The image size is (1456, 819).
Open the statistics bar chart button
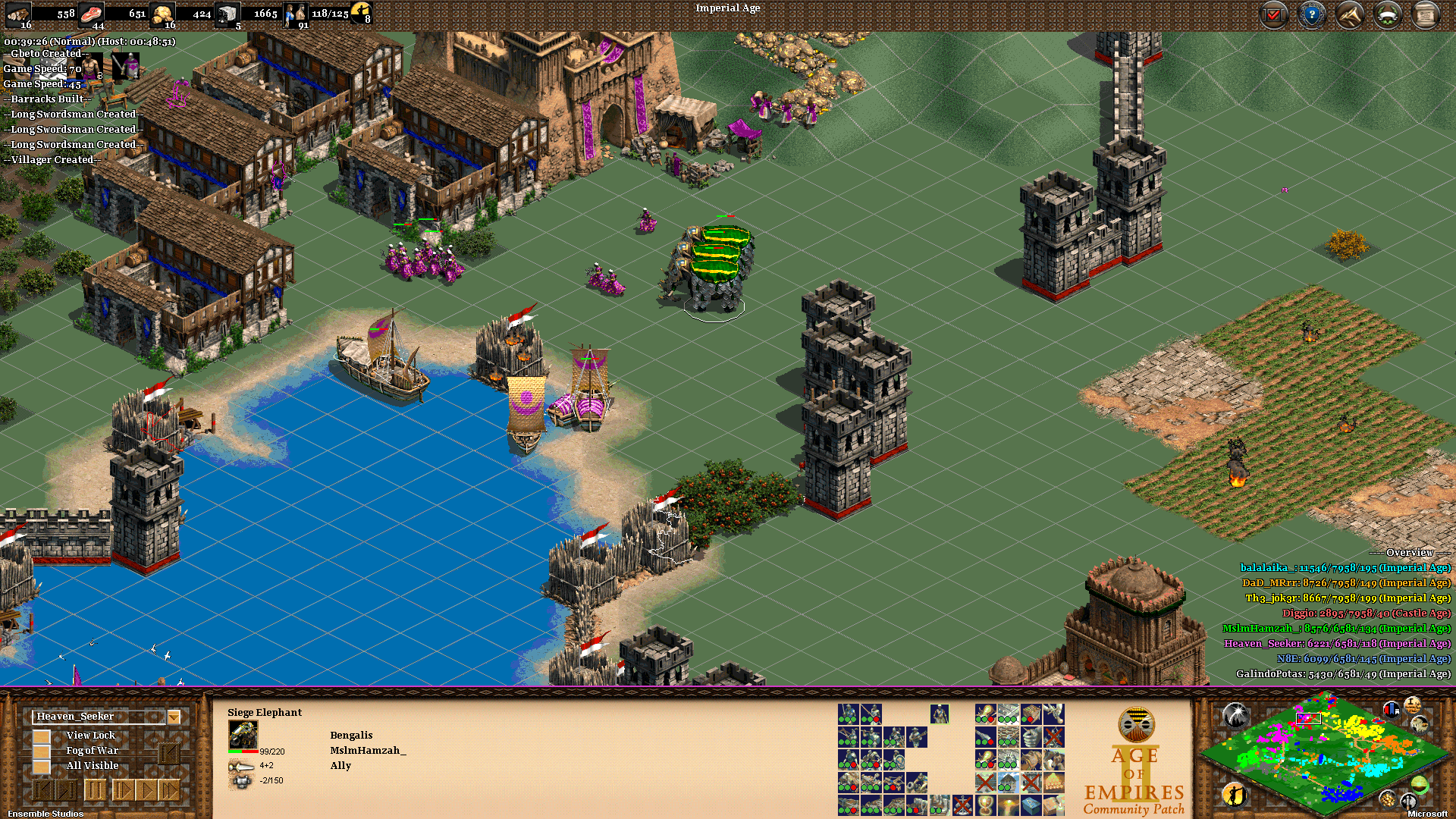[x=1391, y=710]
